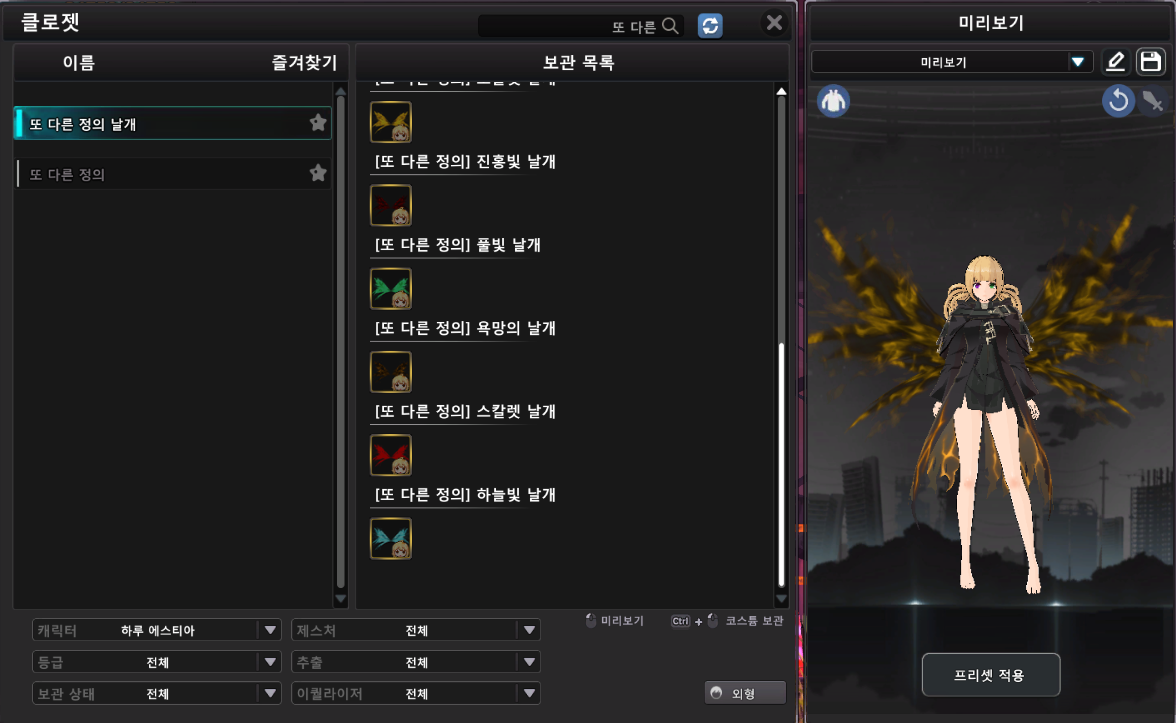The image size is (1176, 723).
Task: Select the red 스칼렛 날개 wings icon
Action: click(x=391, y=455)
